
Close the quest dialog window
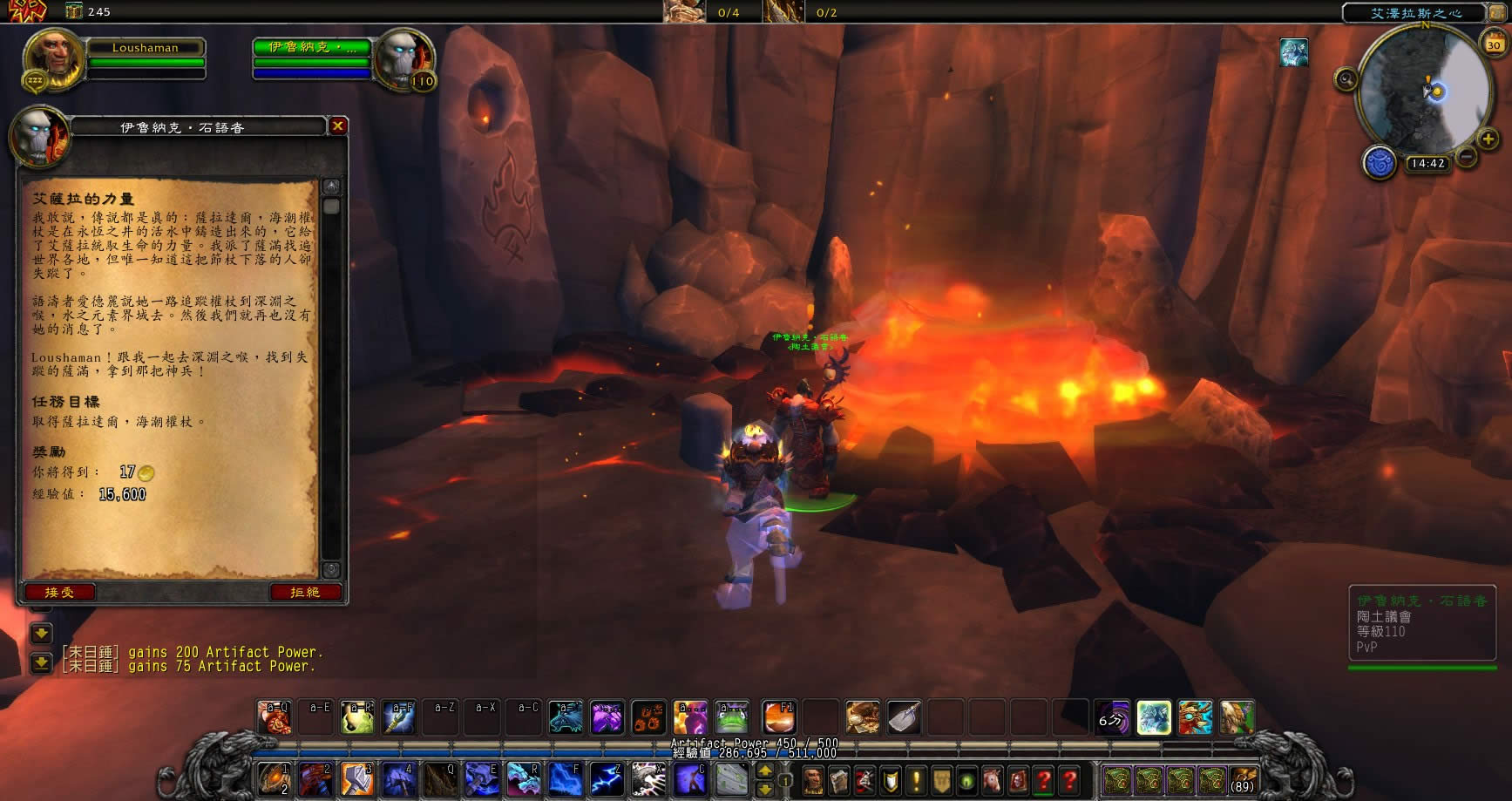(x=337, y=126)
